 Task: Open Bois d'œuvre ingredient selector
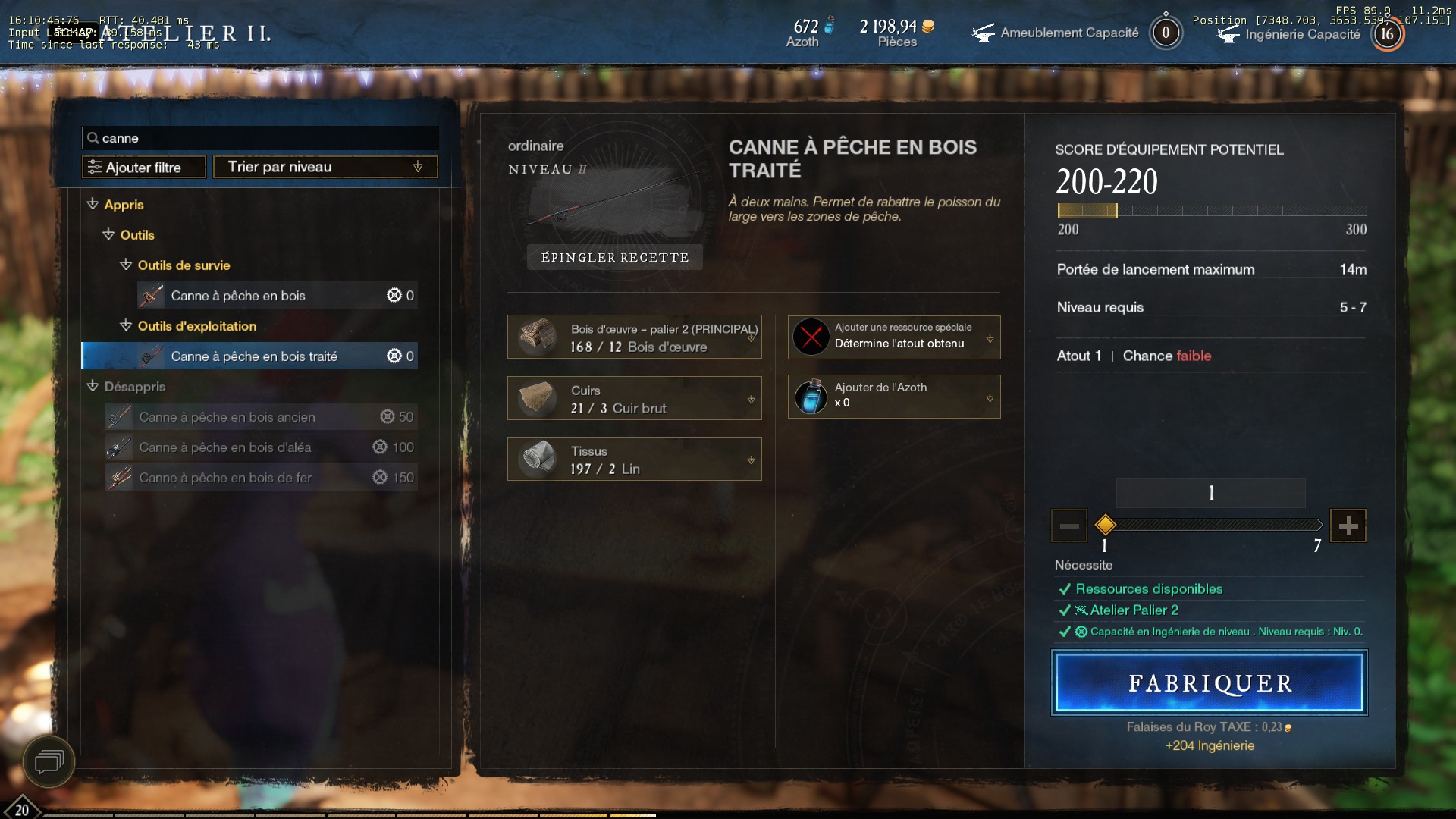point(634,337)
